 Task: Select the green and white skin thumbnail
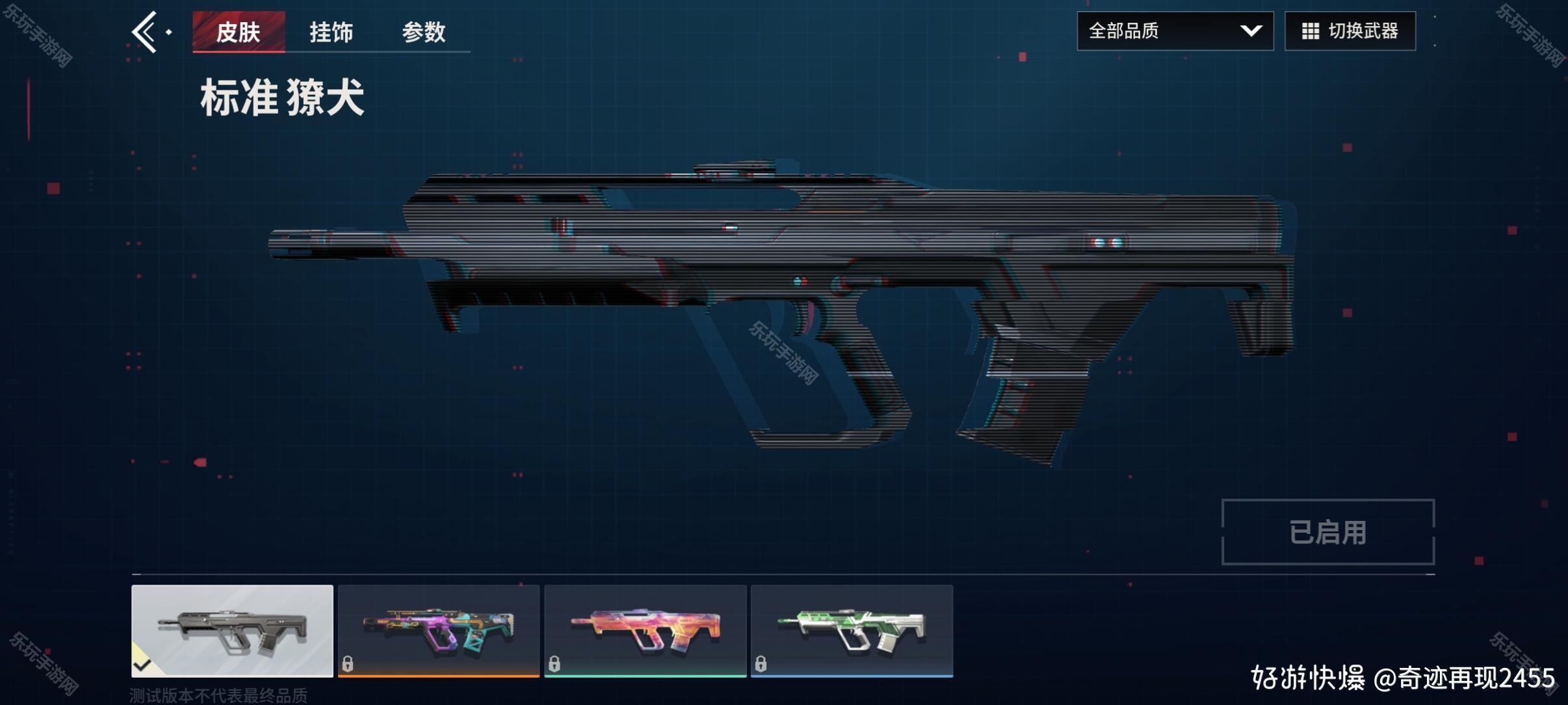click(x=852, y=630)
